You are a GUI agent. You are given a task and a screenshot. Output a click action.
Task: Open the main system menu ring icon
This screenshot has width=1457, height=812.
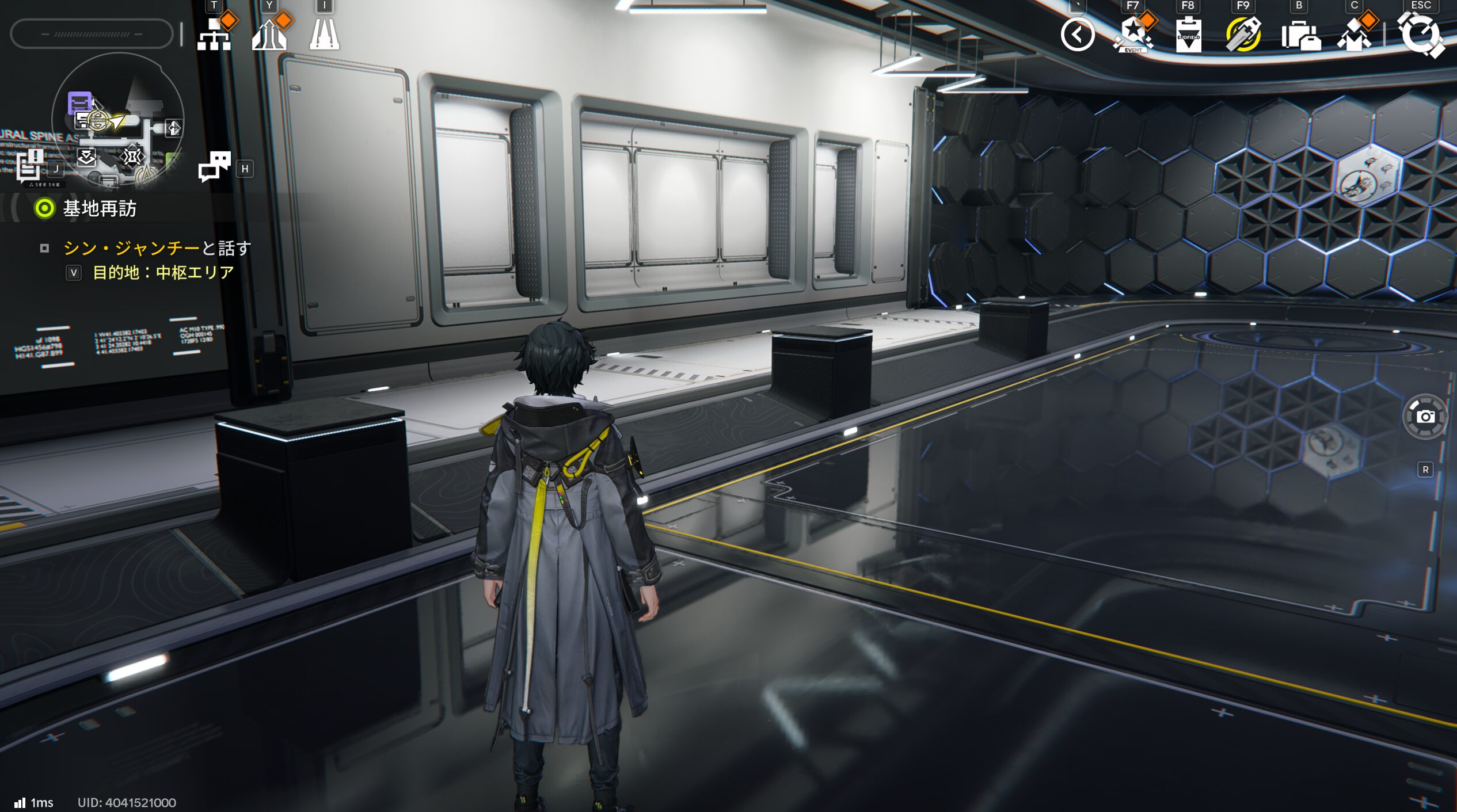(x=1420, y=35)
